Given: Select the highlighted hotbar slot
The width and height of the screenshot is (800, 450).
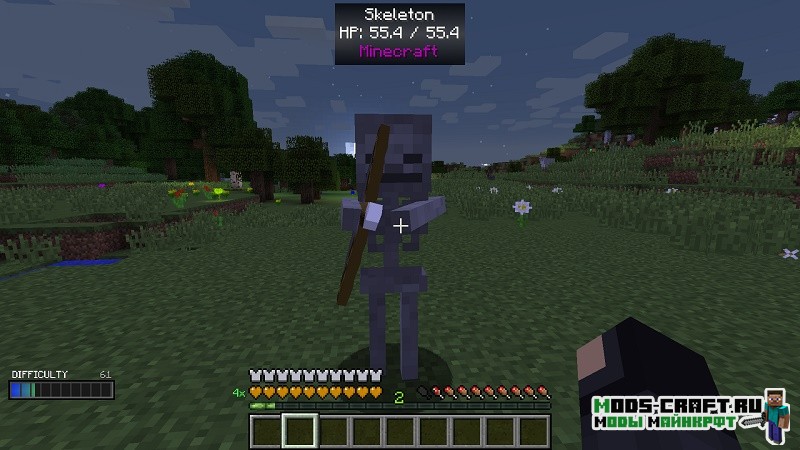Looking at the screenshot, I should click(x=299, y=432).
